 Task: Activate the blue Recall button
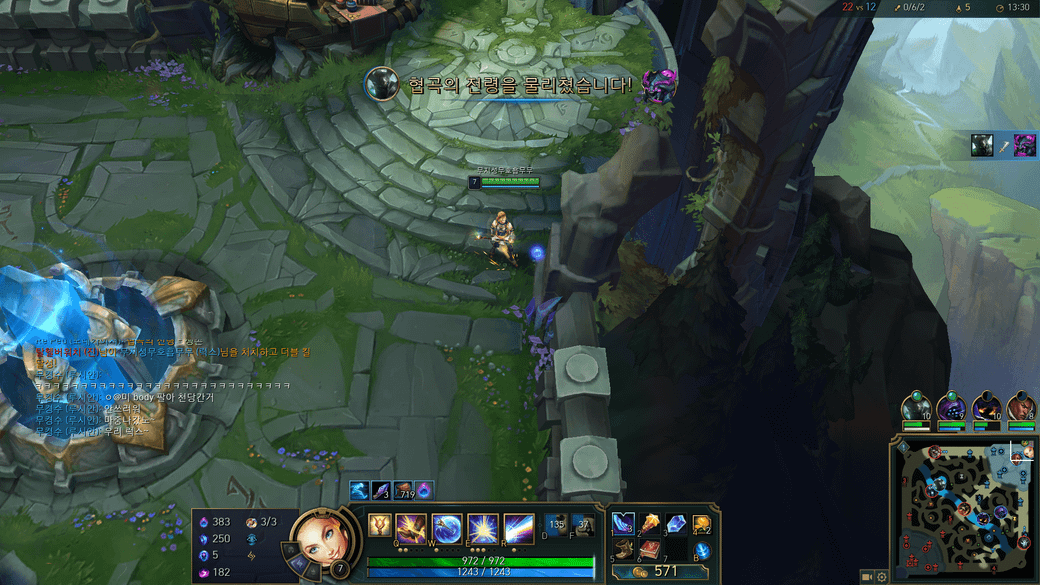click(702, 549)
